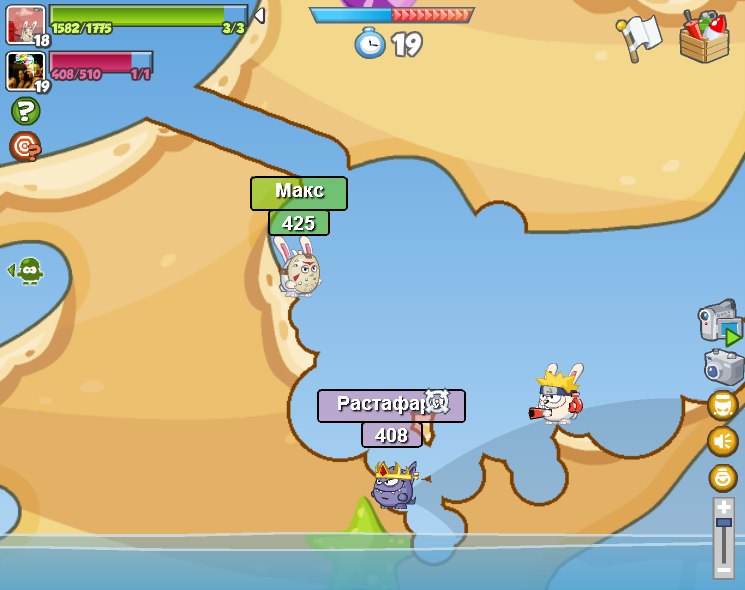Screen dimensions: 745x590
Task: Click the round orange button above the speaker
Action: (723, 405)
